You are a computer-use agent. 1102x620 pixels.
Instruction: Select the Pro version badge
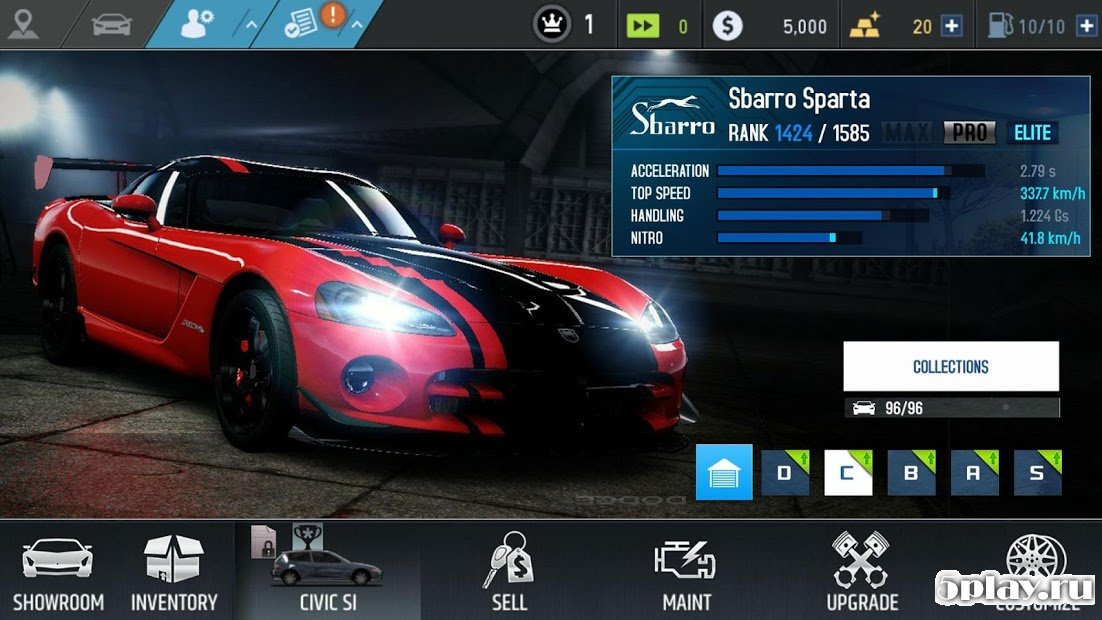[x=969, y=132]
